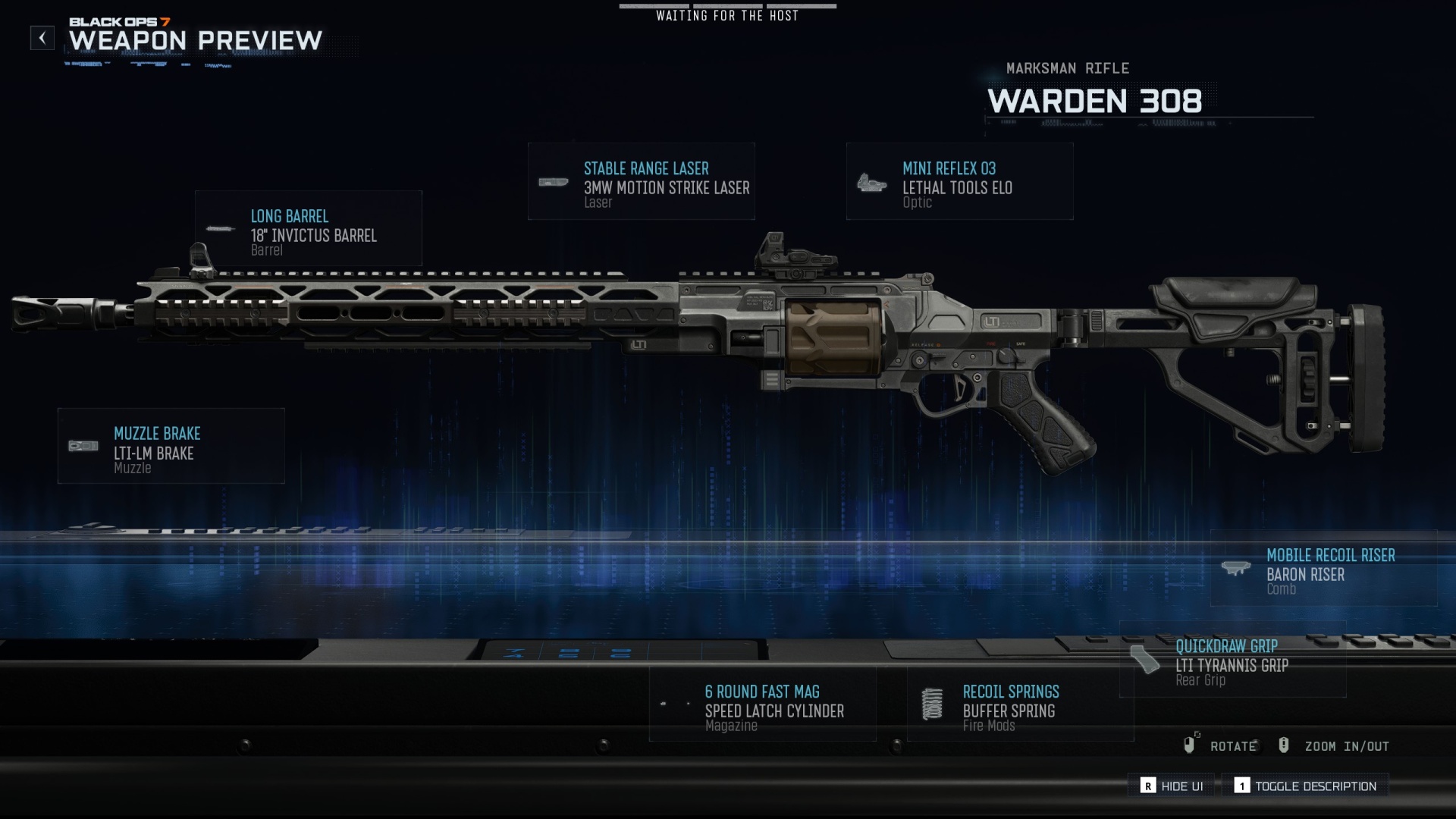Choose the Mini Reflex 03 optic card
This screenshot has height=819, width=1456.
click(959, 182)
